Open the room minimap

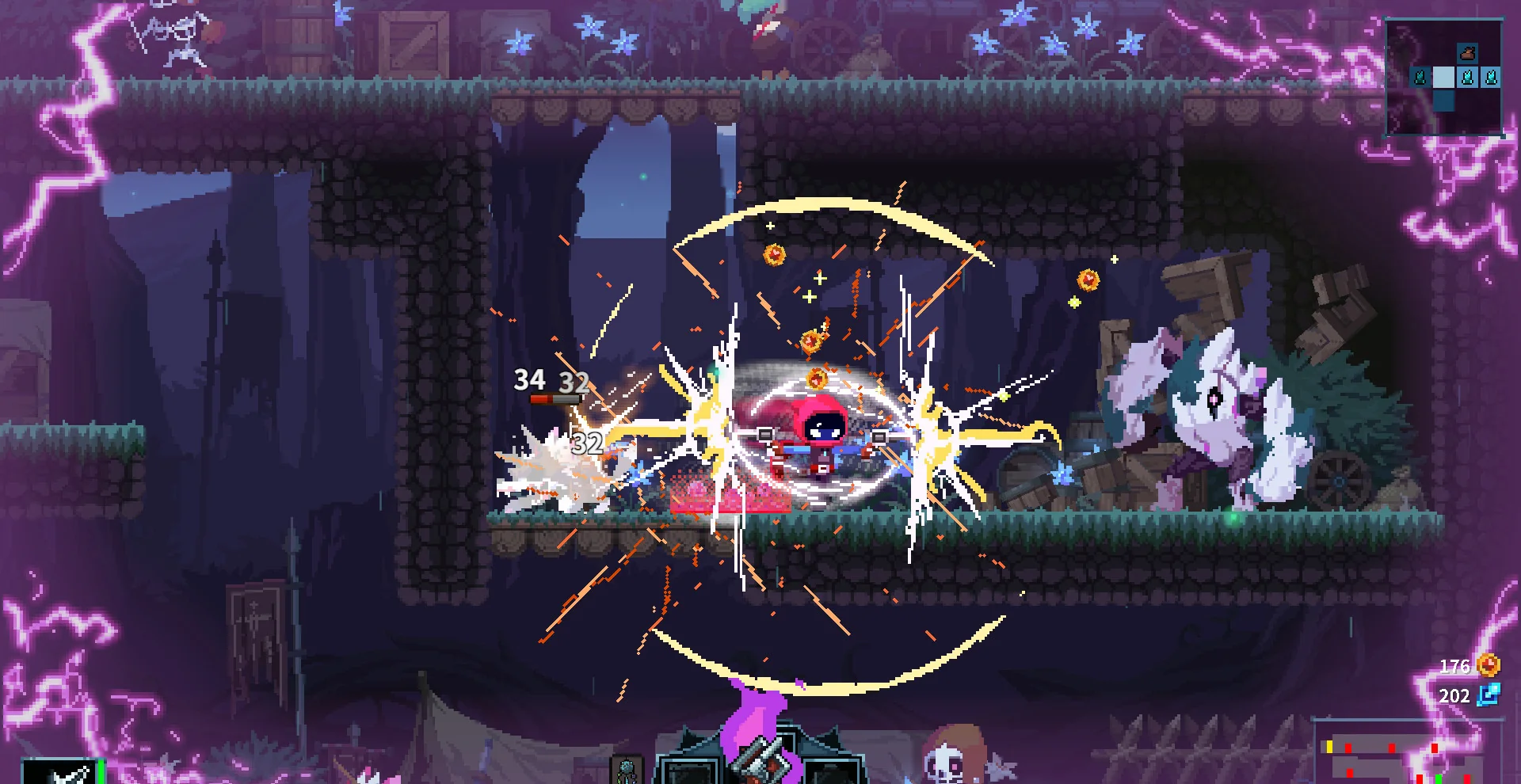click(1443, 78)
